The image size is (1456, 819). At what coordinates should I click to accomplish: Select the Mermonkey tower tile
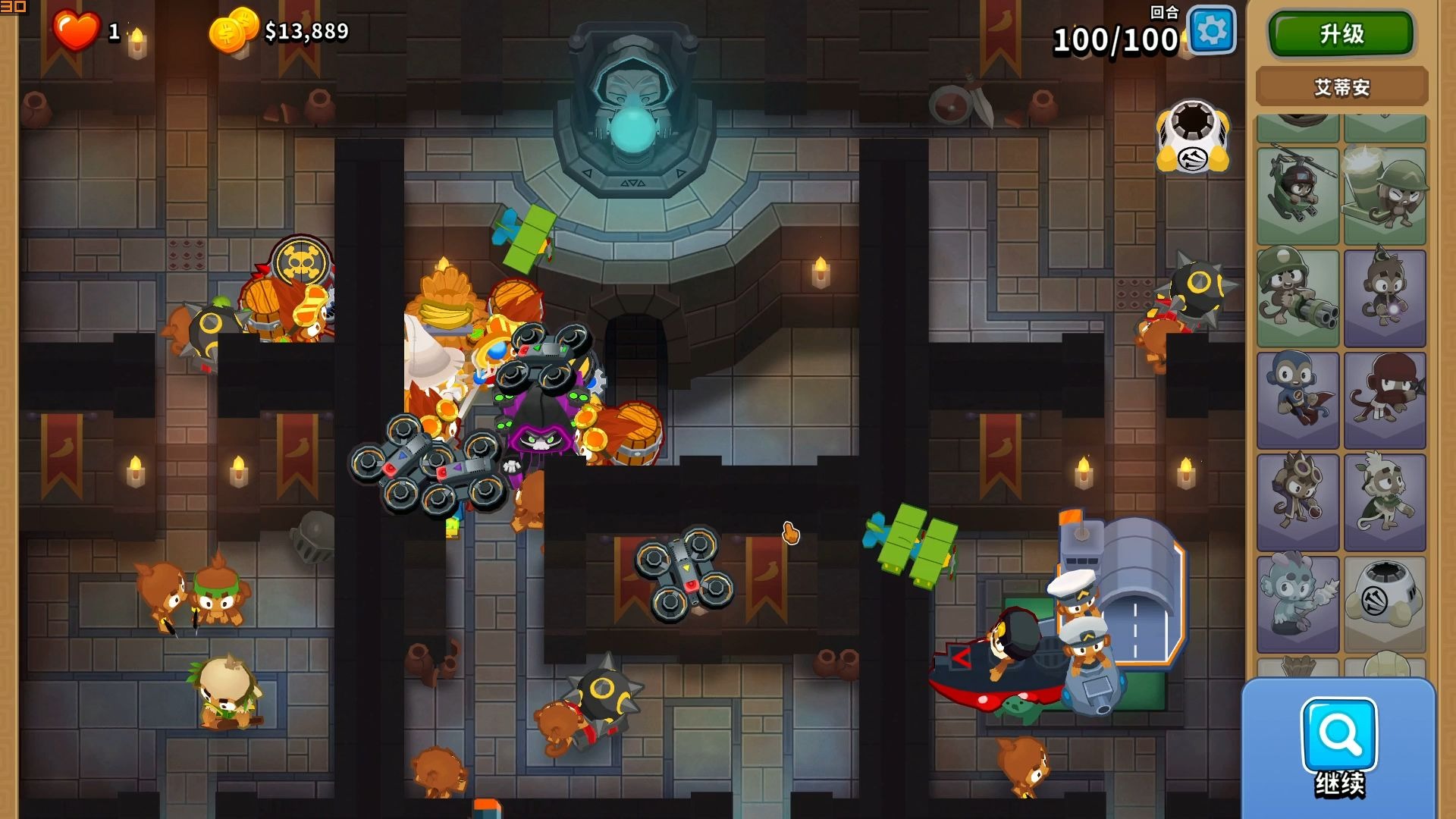point(1298,604)
